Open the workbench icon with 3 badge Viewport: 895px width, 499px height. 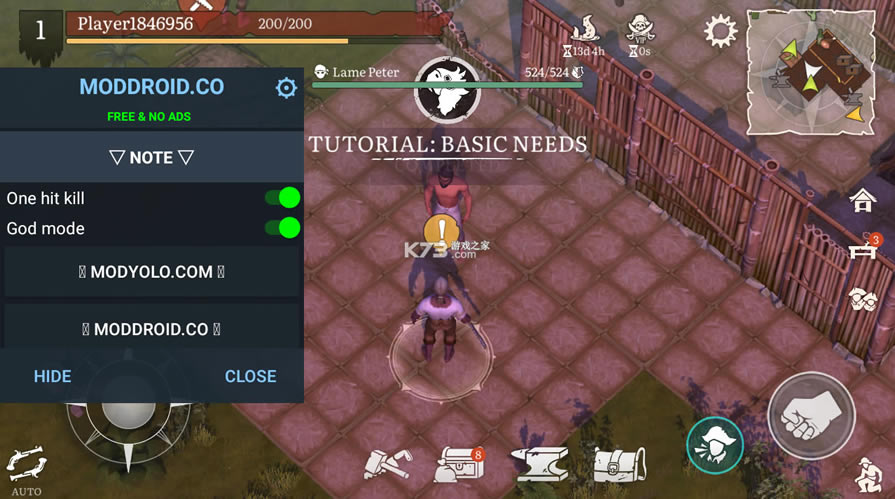click(x=863, y=250)
